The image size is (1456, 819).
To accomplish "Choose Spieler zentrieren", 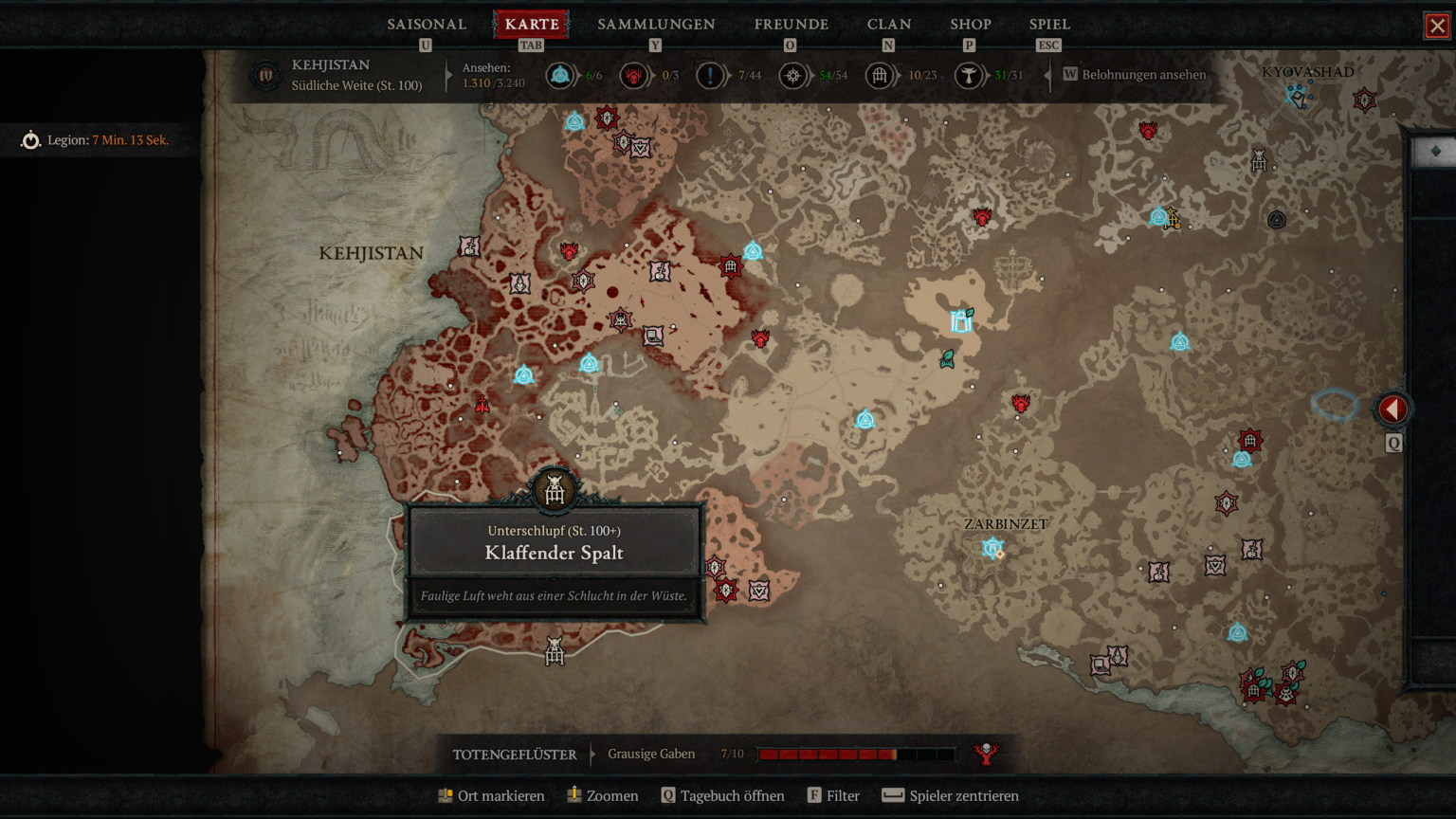I will pyautogui.click(x=951, y=796).
